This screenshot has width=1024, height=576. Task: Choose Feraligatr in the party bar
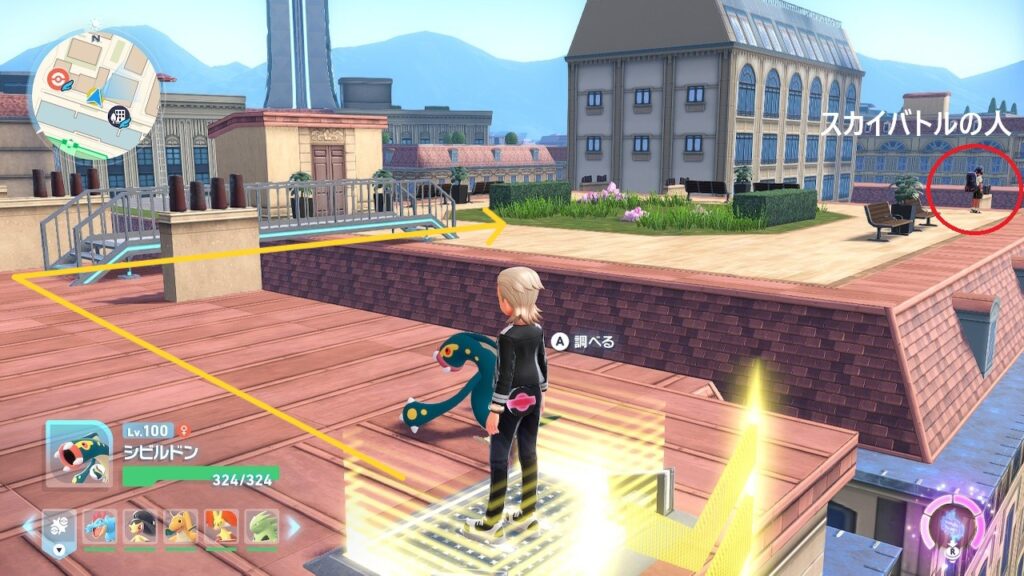(x=100, y=526)
